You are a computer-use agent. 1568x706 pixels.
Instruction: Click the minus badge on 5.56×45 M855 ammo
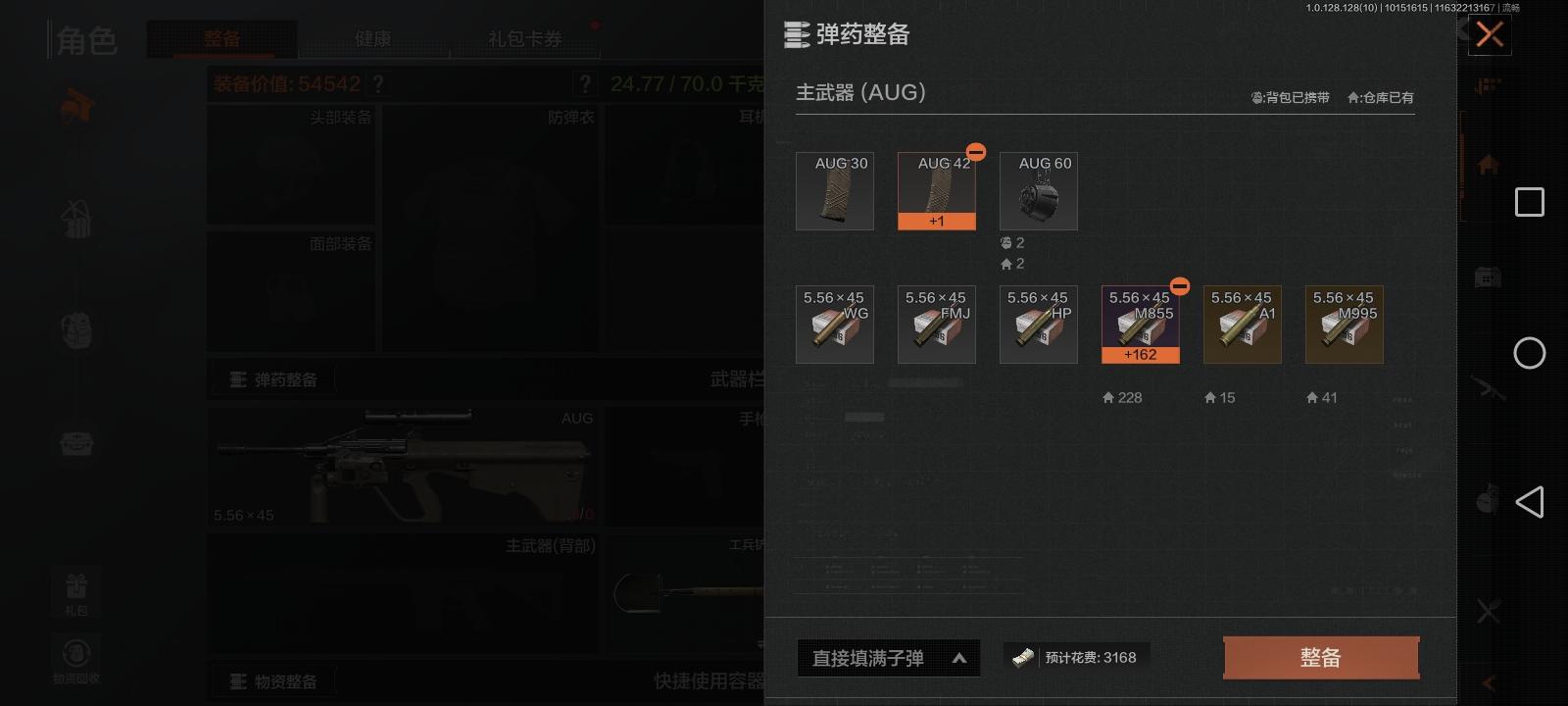[x=1179, y=287]
